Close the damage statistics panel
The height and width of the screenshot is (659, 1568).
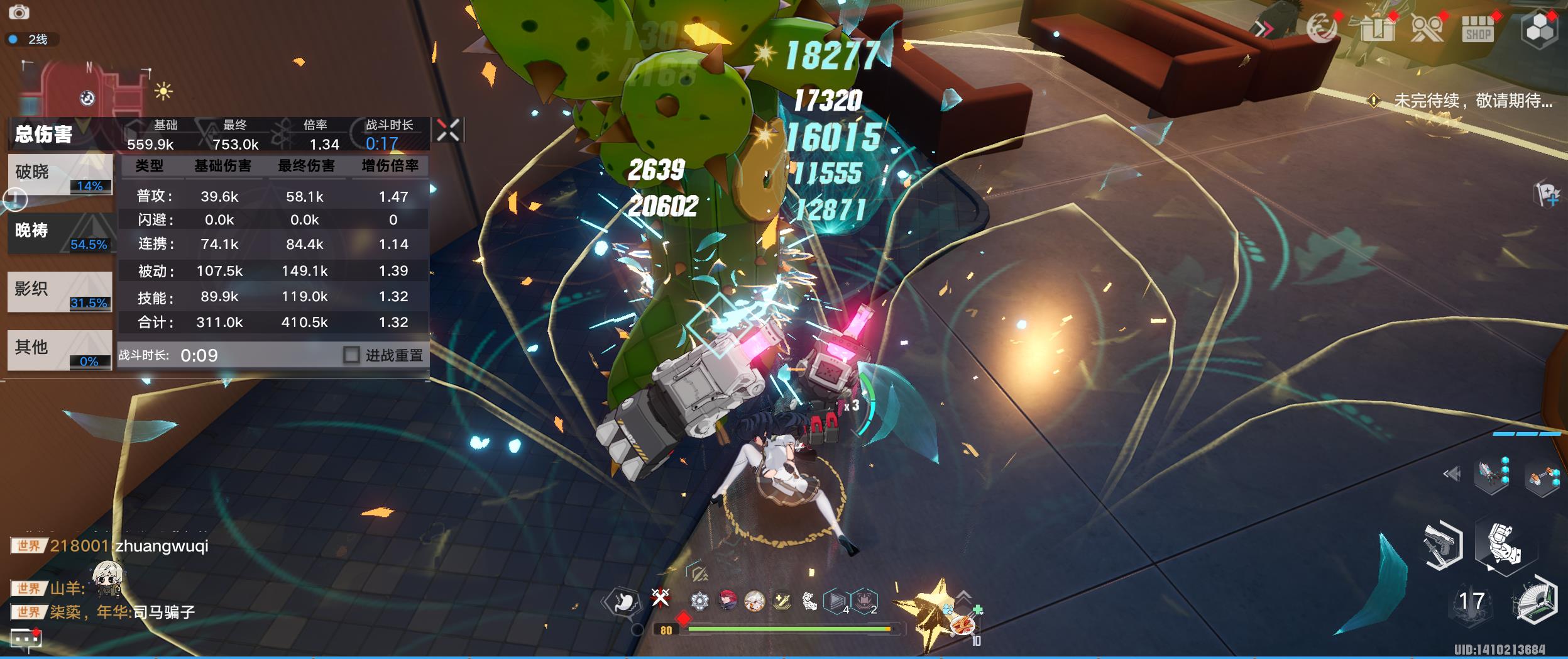coord(448,130)
